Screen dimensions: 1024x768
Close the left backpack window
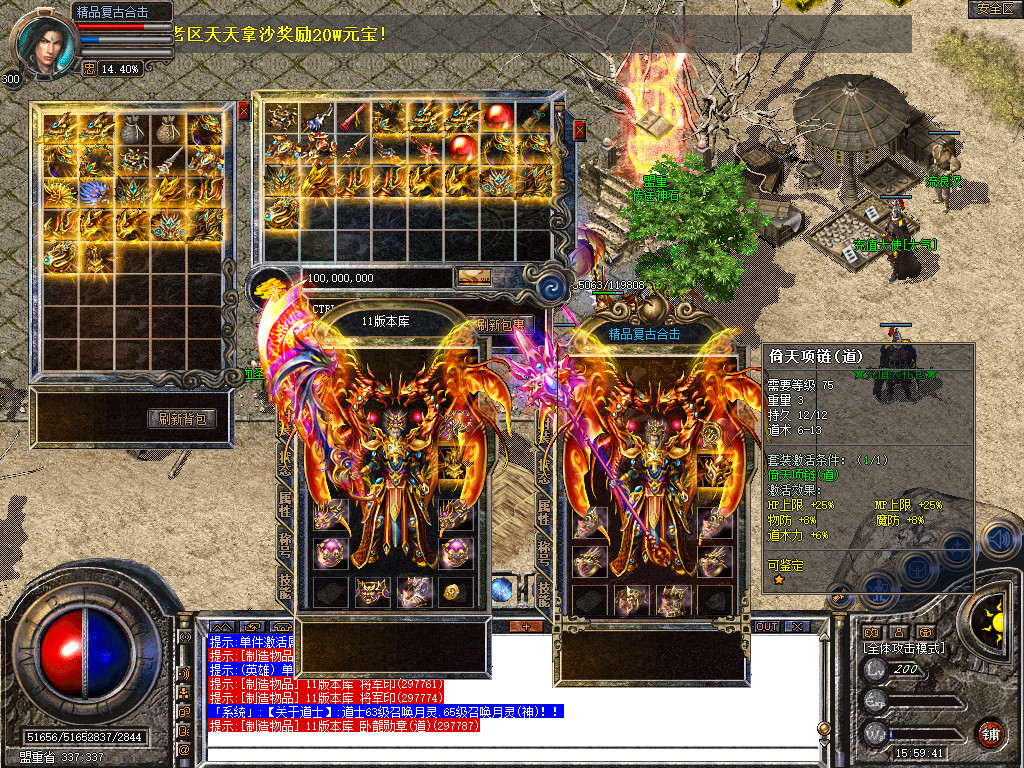click(243, 111)
